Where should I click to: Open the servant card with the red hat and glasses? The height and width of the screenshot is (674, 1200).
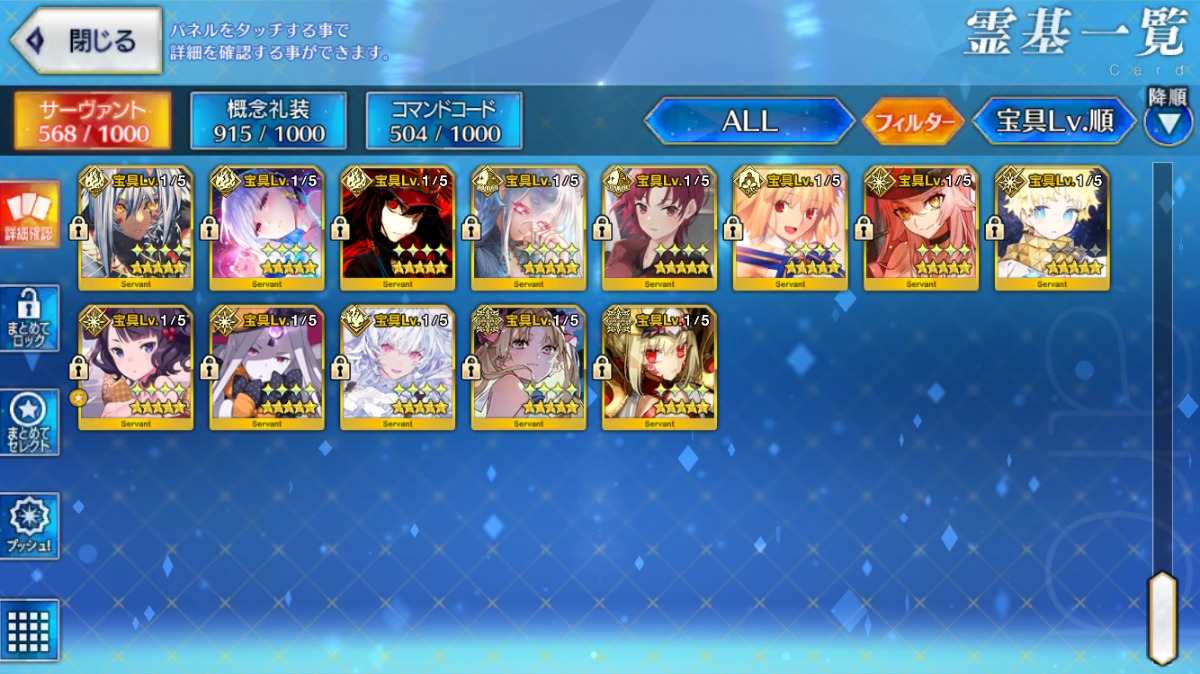pos(921,228)
